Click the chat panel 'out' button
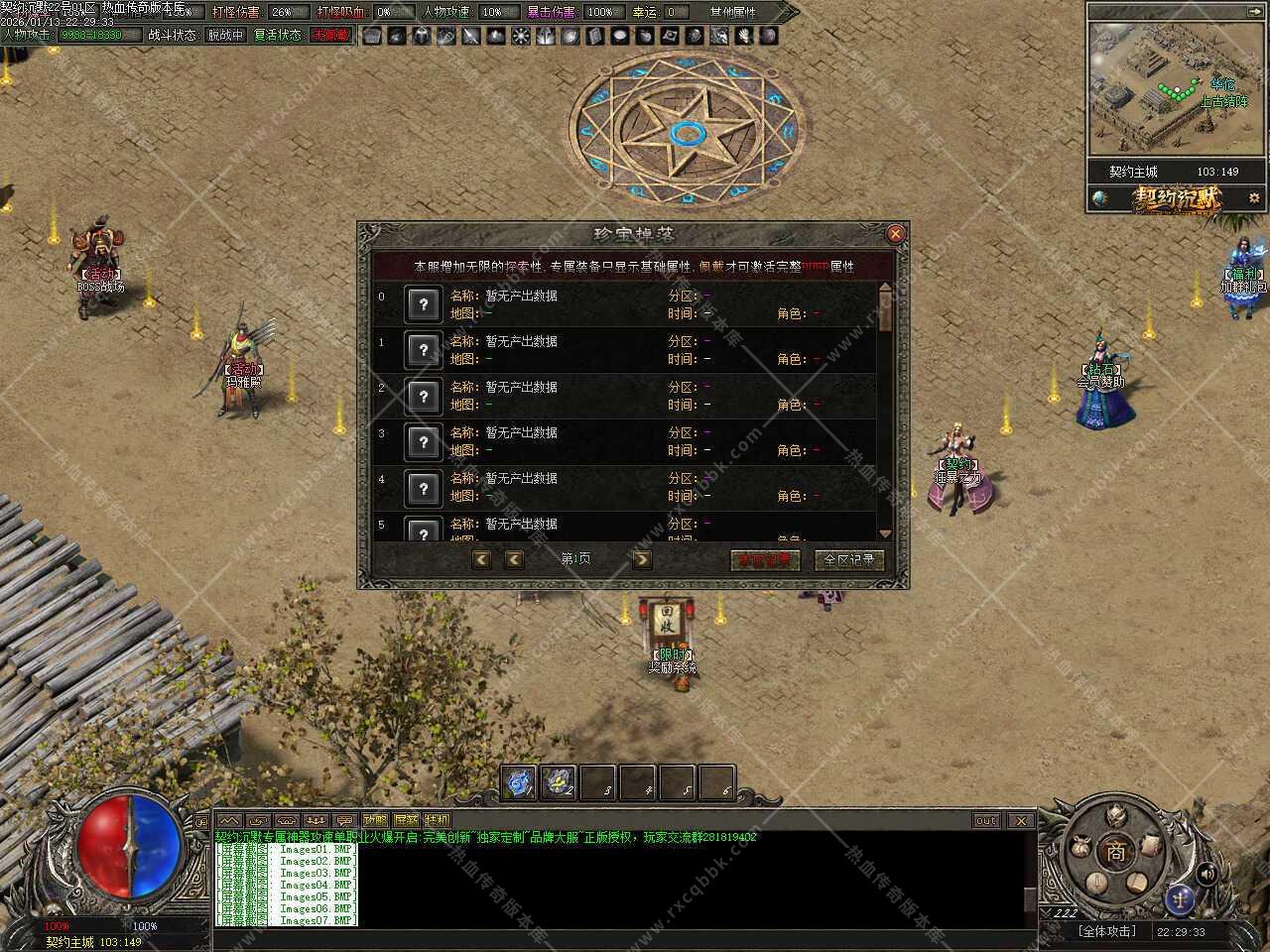1270x952 pixels. (x=985, y=820)
